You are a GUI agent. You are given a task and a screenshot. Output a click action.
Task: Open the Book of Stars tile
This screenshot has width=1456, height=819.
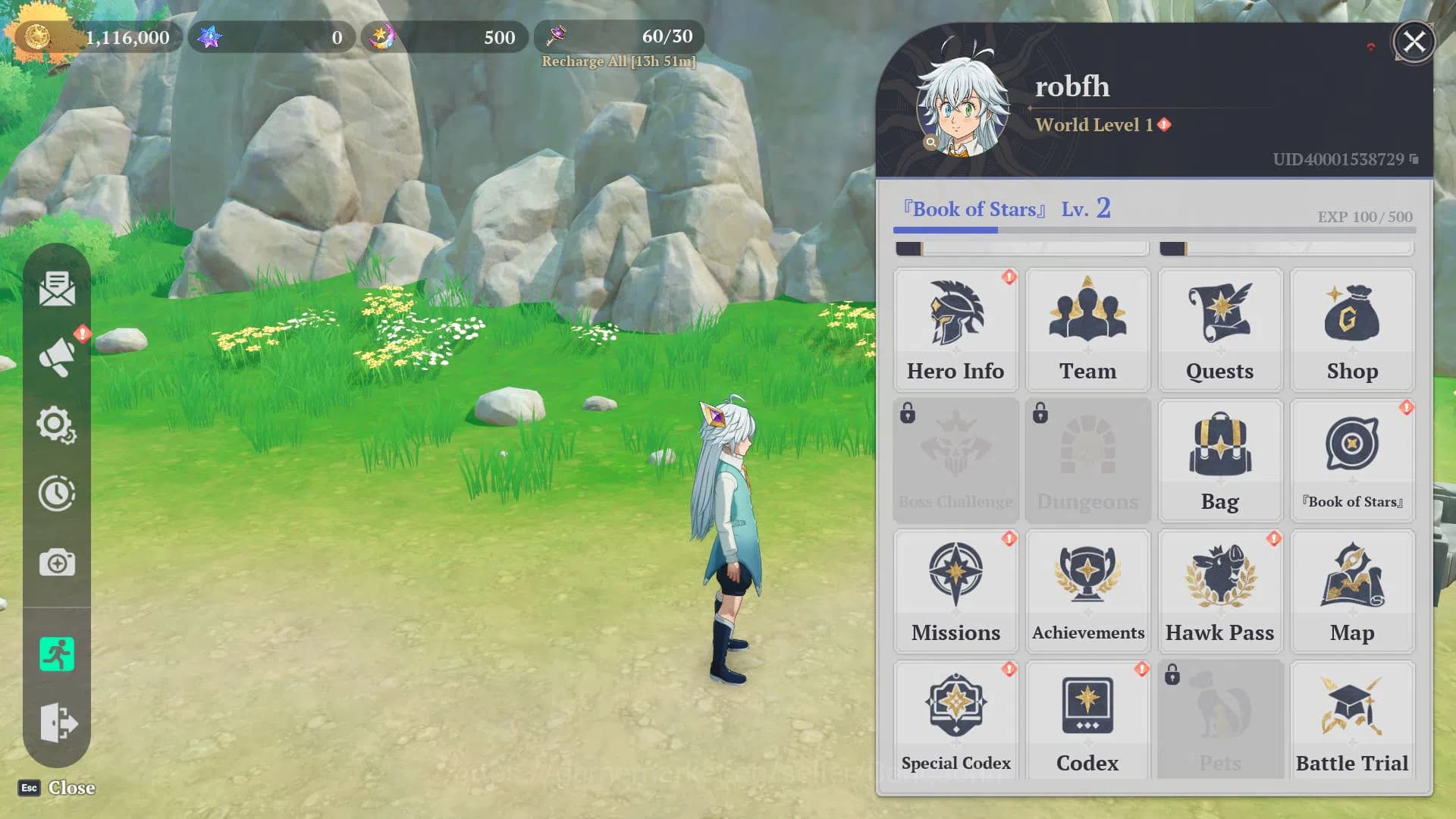pos(1352,460)
